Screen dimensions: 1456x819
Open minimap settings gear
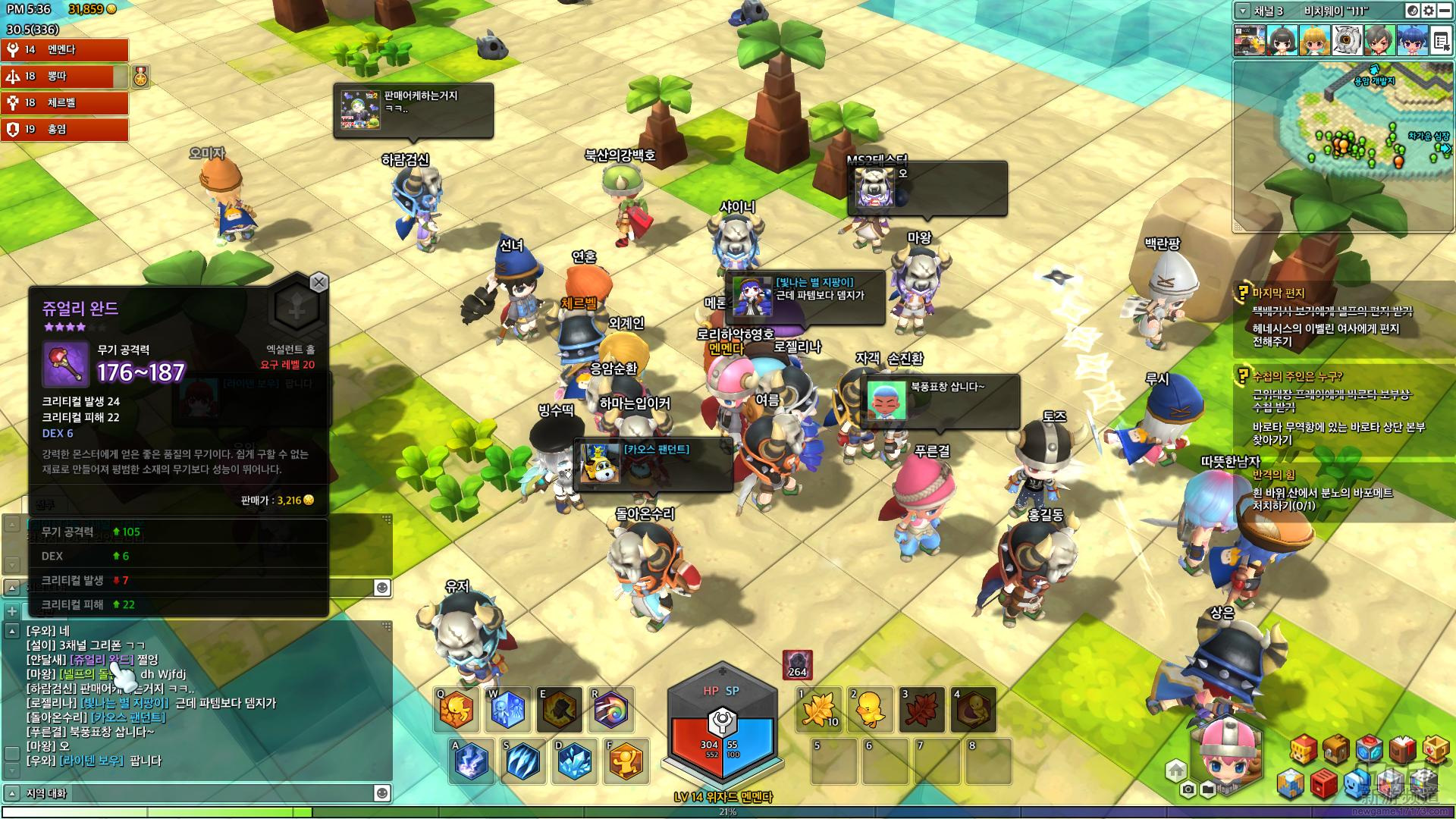coord(1429,11)
